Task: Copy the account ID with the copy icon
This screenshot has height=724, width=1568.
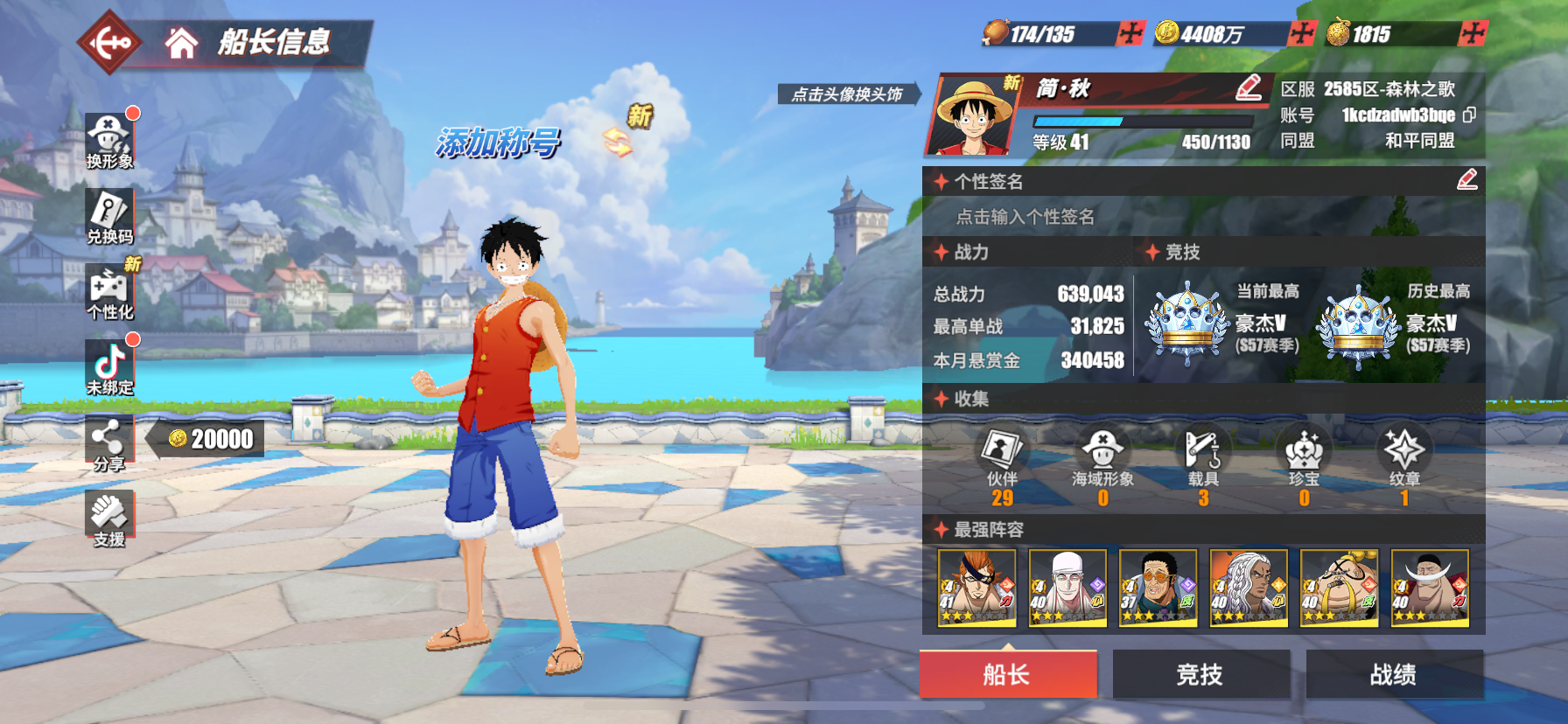Action: (1469, 115)
